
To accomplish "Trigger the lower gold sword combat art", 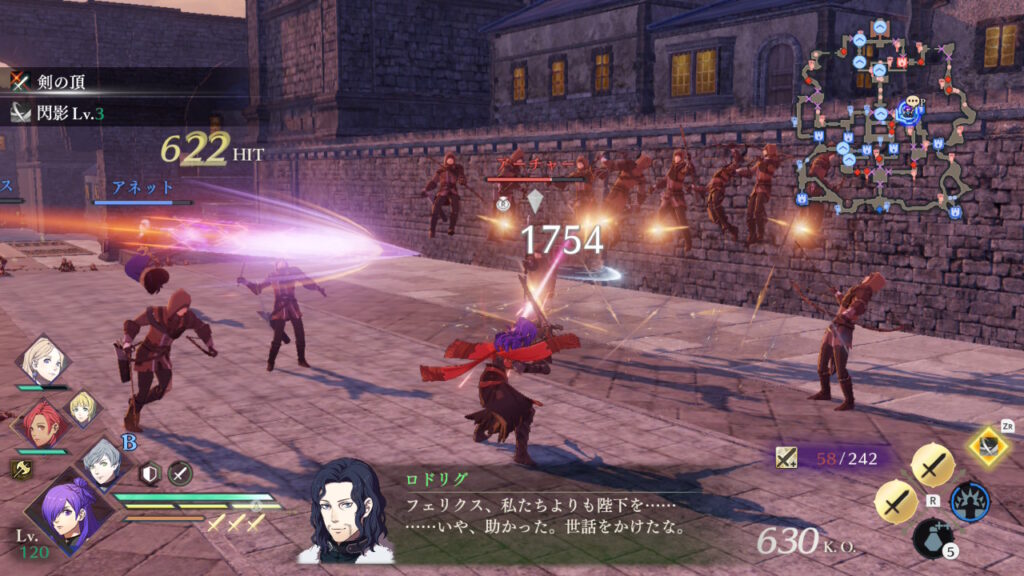I will pyautogui.click(x=895, y=501).
